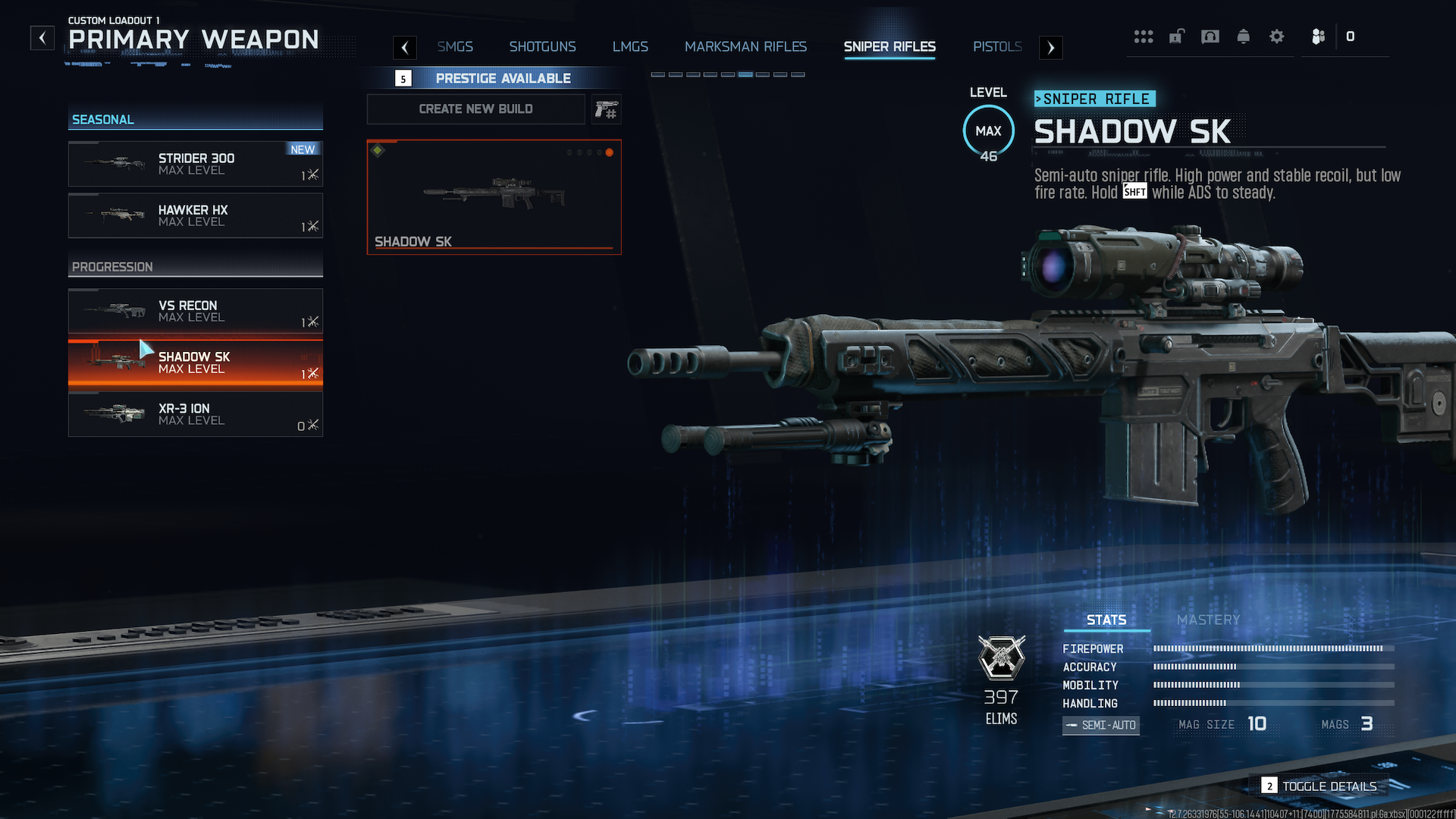The image size is (1456, 819).
Task: Go back from Primary Weapon screen
Action: click(42, 38)
